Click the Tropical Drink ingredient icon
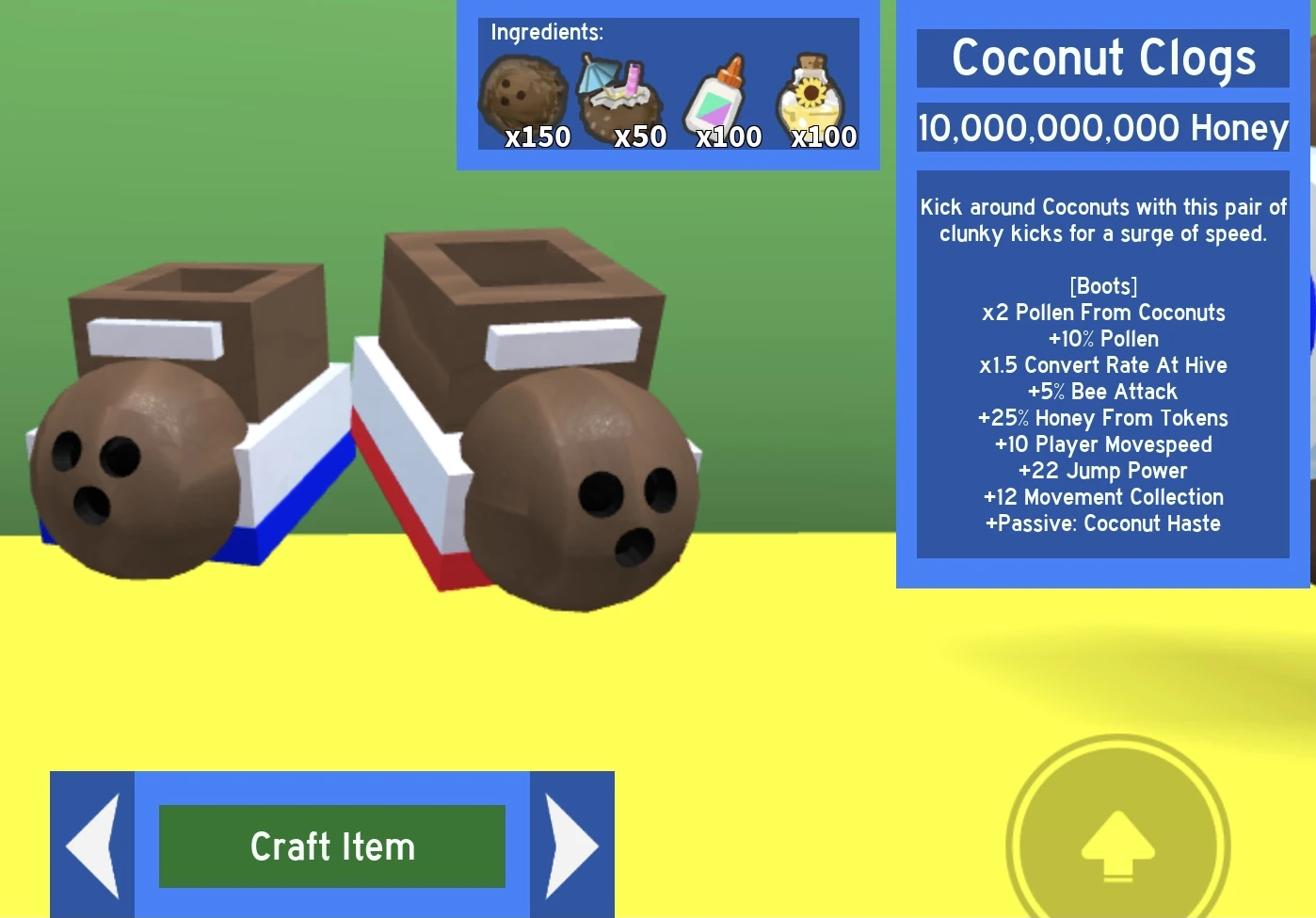The width and height of the screenshot is (1316, 918). (621, 91)
